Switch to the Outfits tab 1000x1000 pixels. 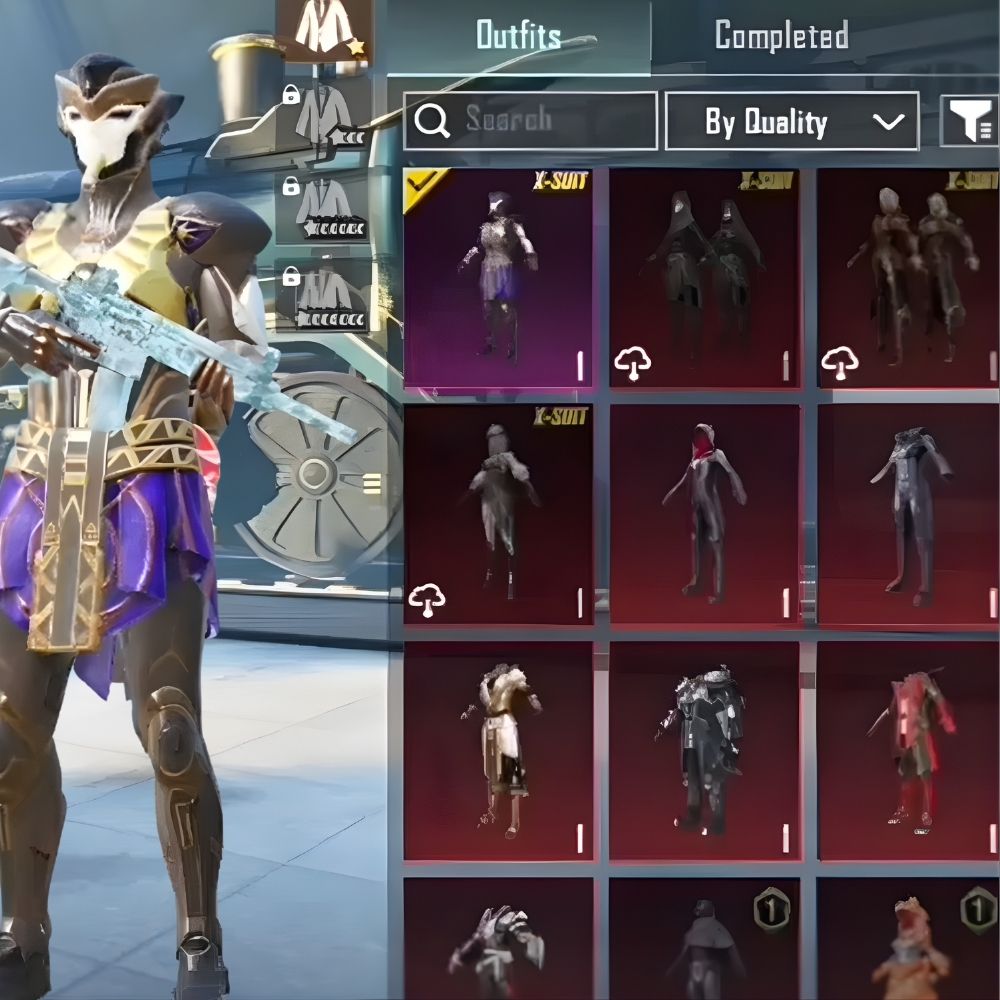pyautogui.click(x=517, y=36)
